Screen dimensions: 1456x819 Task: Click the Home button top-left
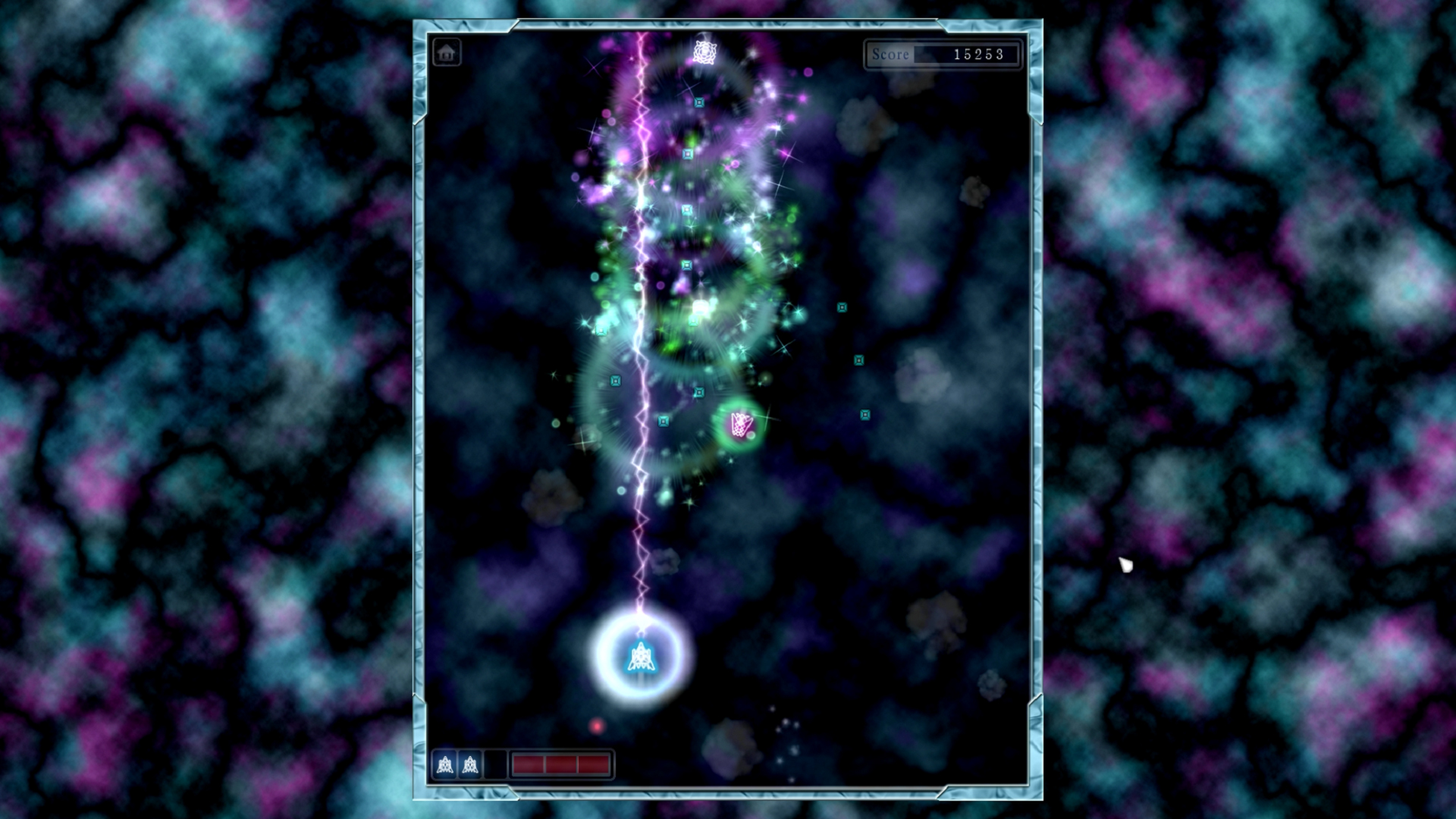(447, 52)
